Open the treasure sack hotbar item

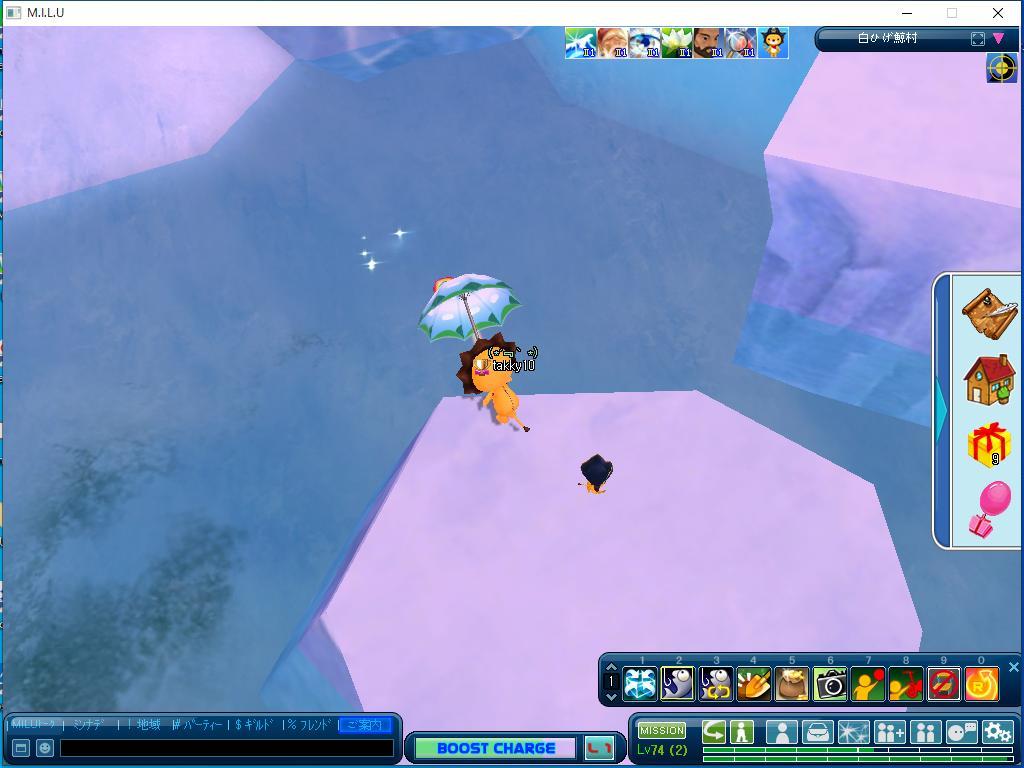[x=791, y=684]
